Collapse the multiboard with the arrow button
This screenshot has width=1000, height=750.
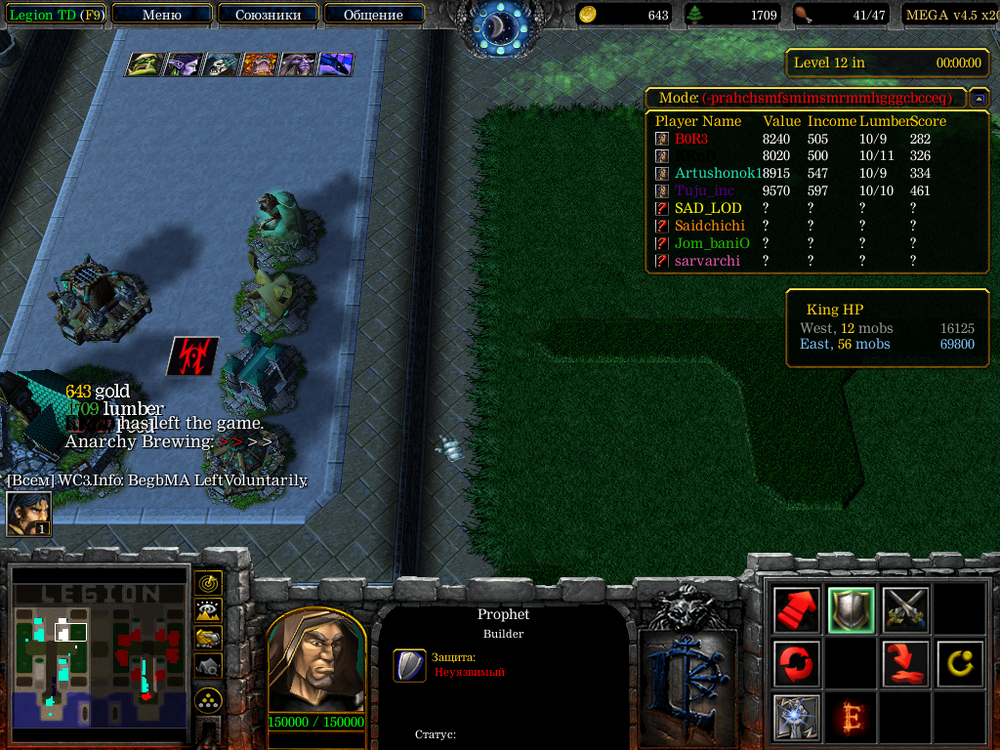pyautogui.click(x=979, y=98)
